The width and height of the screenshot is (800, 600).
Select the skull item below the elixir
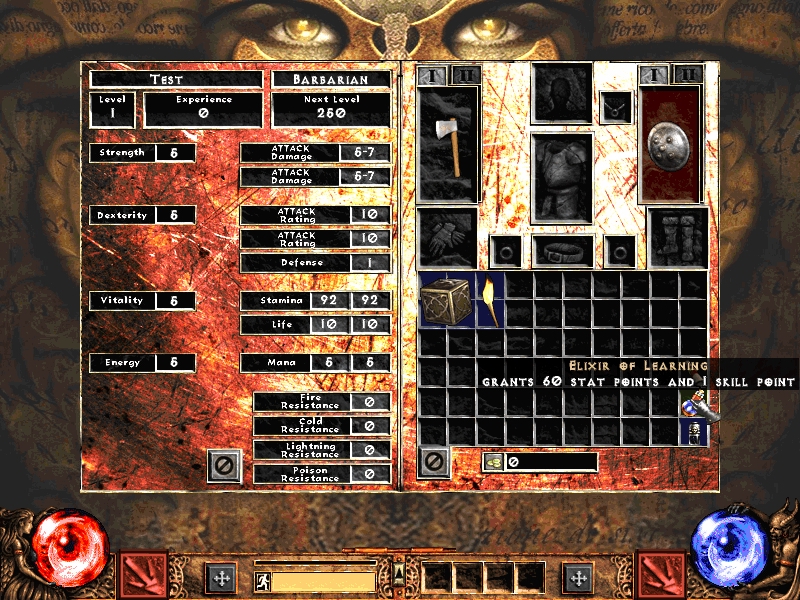tap(693, 432)
